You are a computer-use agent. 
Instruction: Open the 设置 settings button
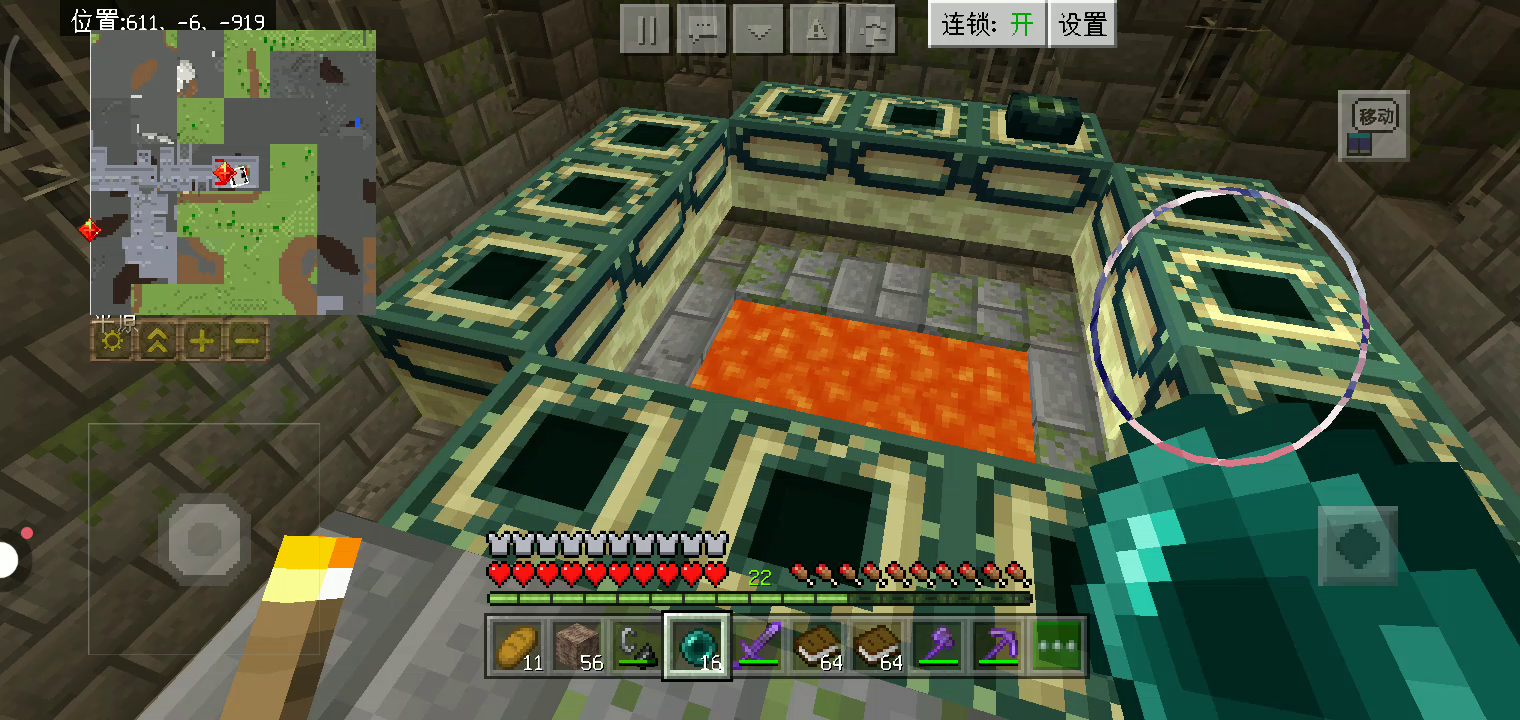[1082, 24]
